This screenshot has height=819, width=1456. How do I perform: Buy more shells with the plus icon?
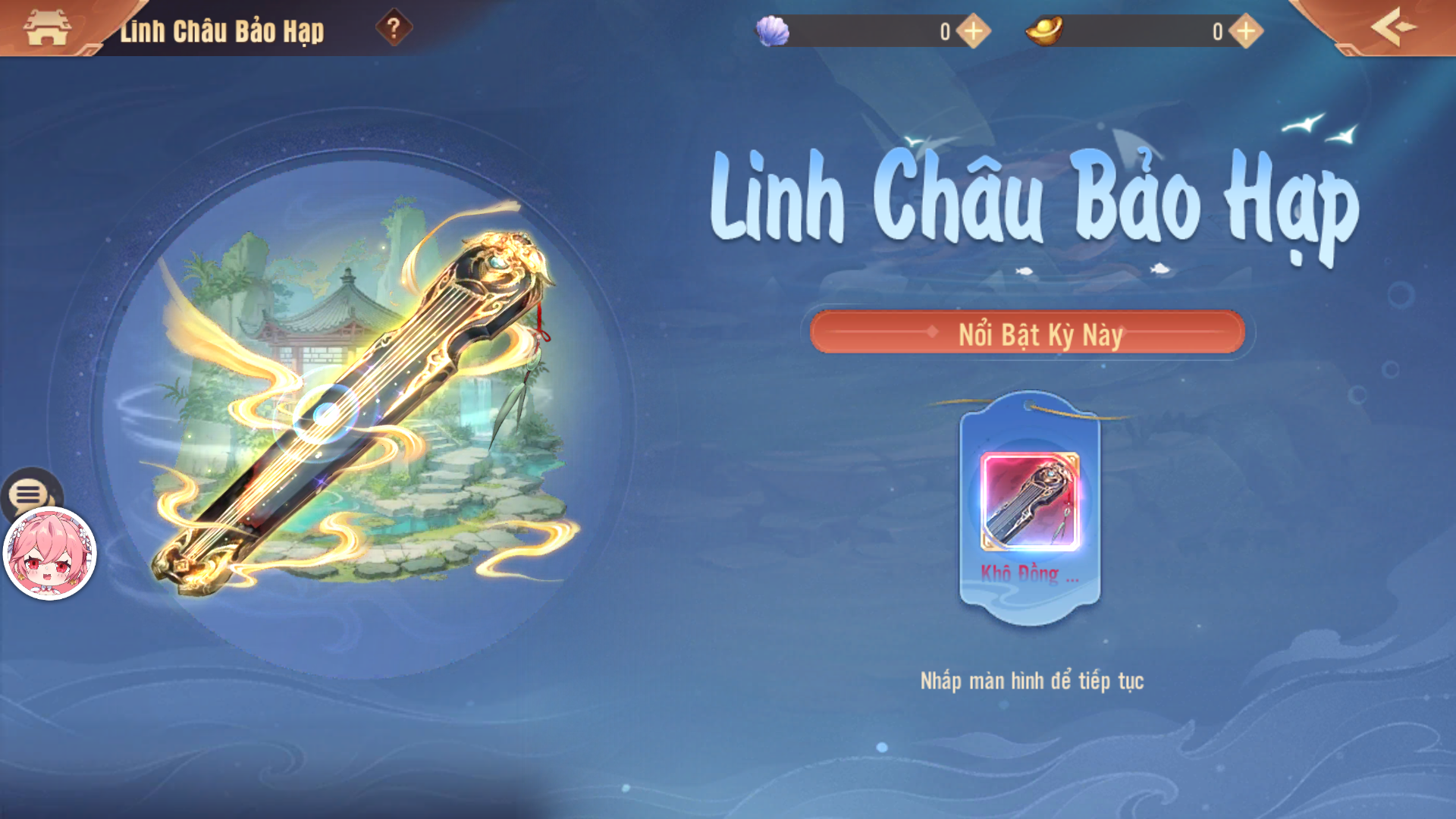[x=974, y=30]
